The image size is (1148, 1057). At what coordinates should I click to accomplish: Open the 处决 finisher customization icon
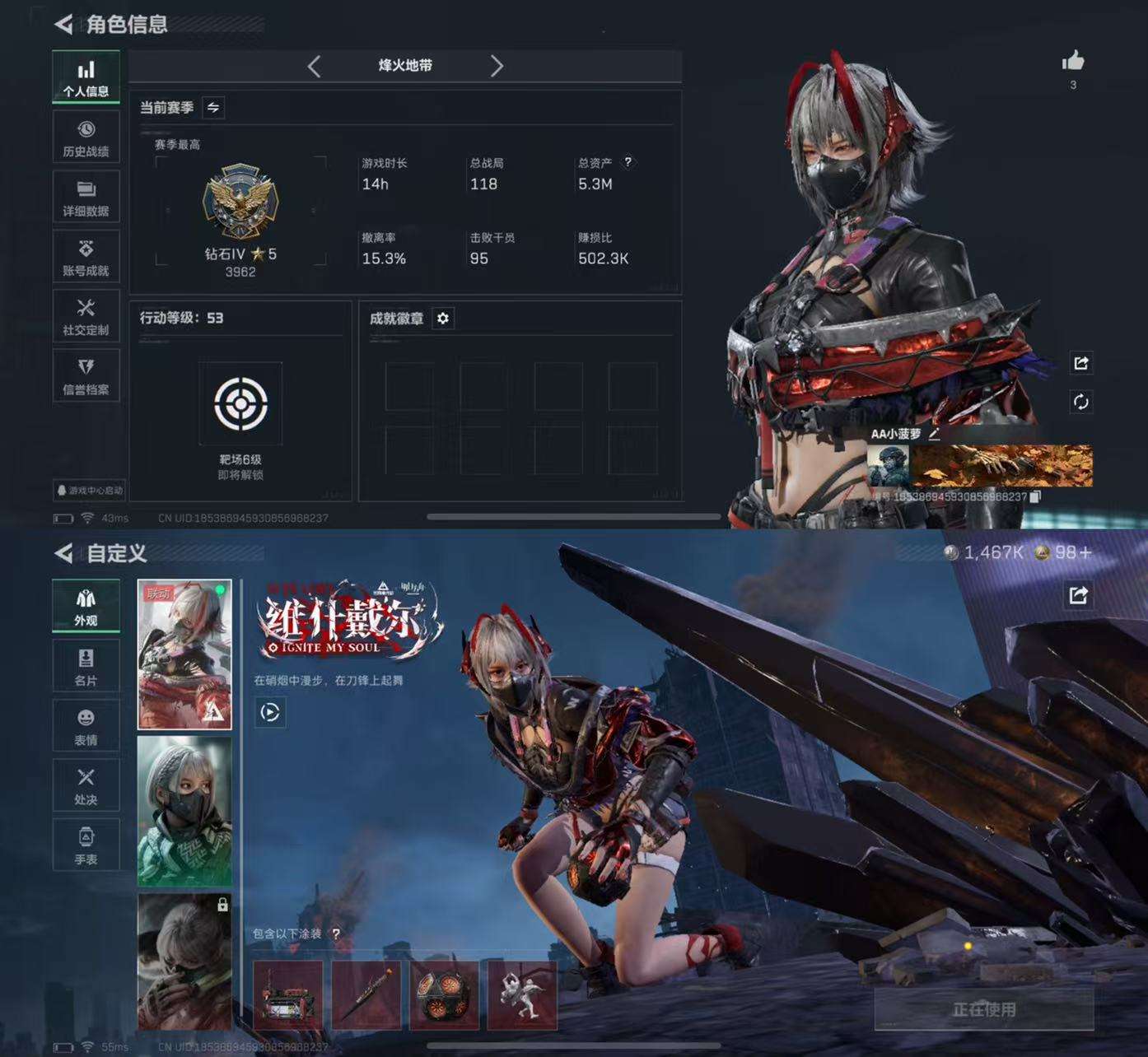[x=86, y=785]
